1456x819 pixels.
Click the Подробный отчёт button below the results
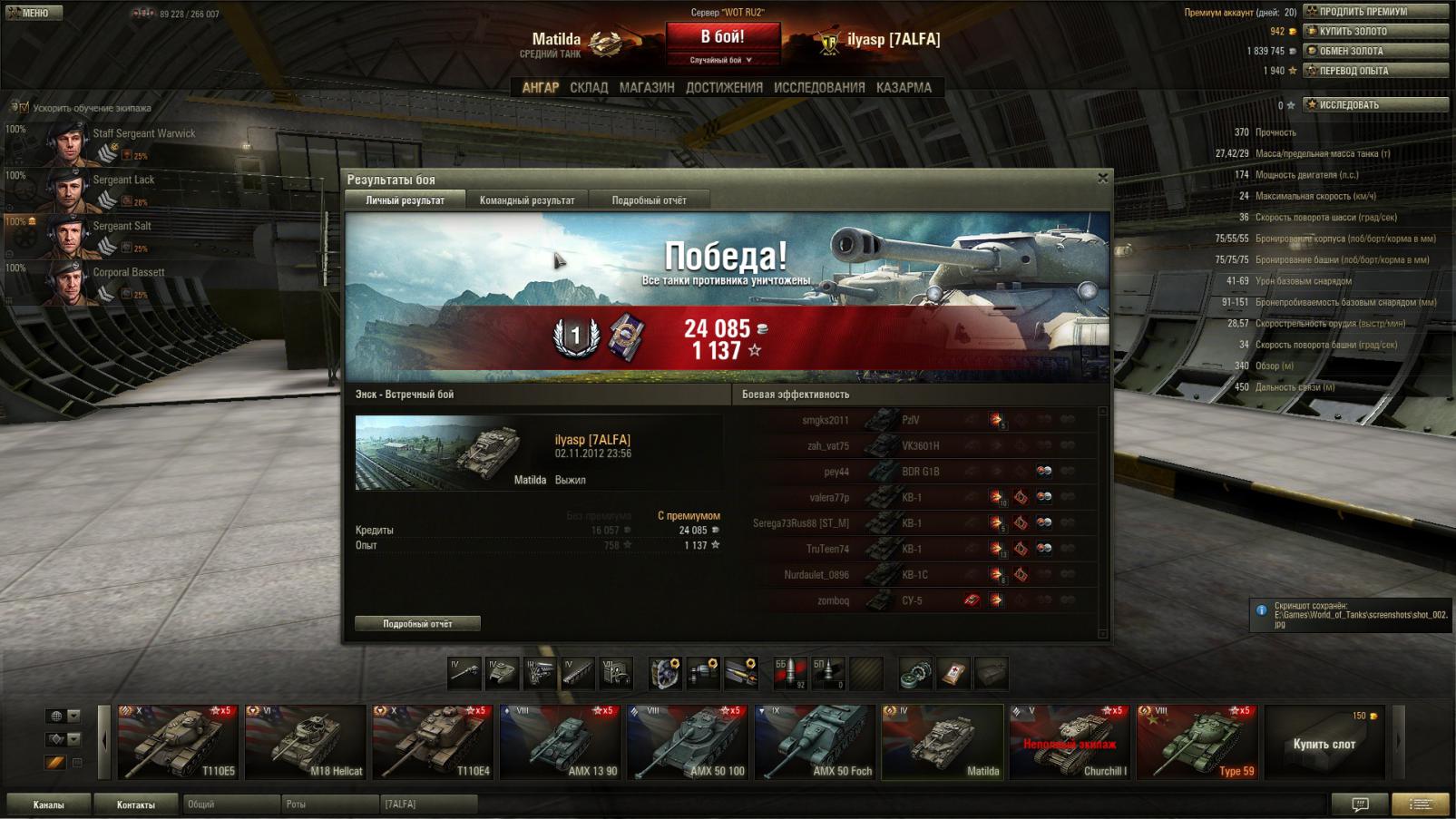click(417, 624)
